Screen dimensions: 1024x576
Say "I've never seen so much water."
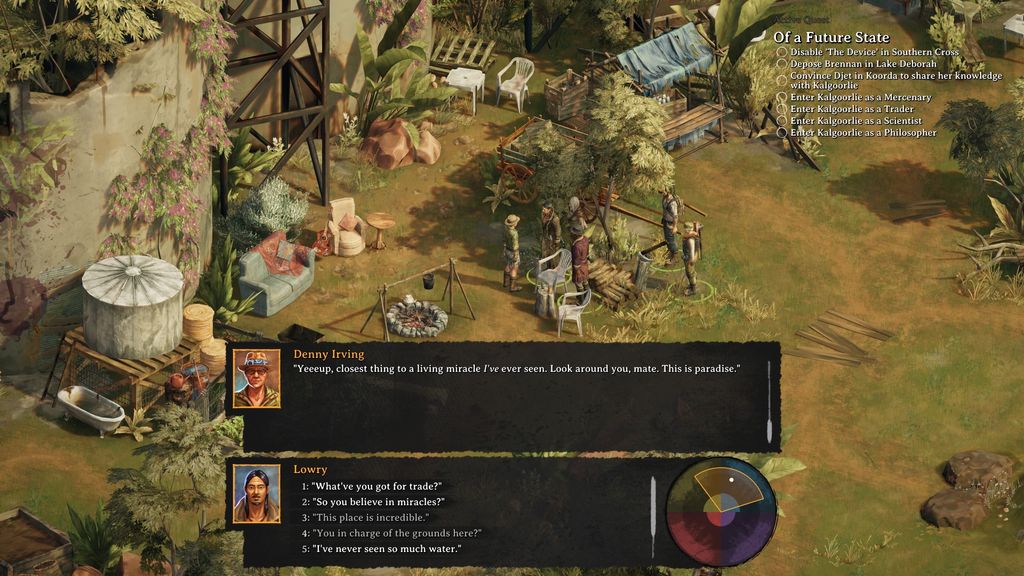pyautogui.click(x=386, y=549)
